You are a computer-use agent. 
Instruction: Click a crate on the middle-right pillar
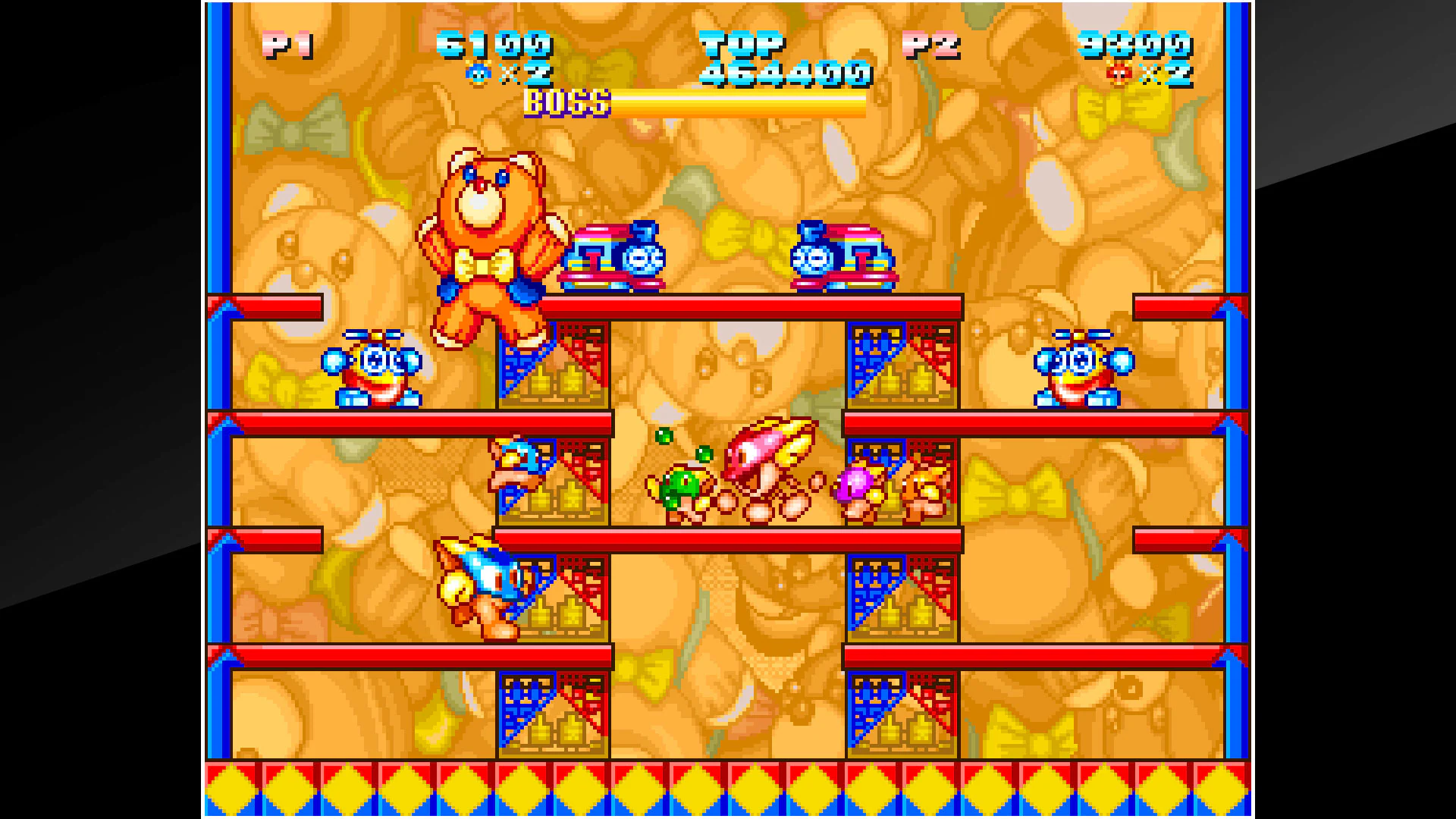pyautogui.click(x=899, y=599)
